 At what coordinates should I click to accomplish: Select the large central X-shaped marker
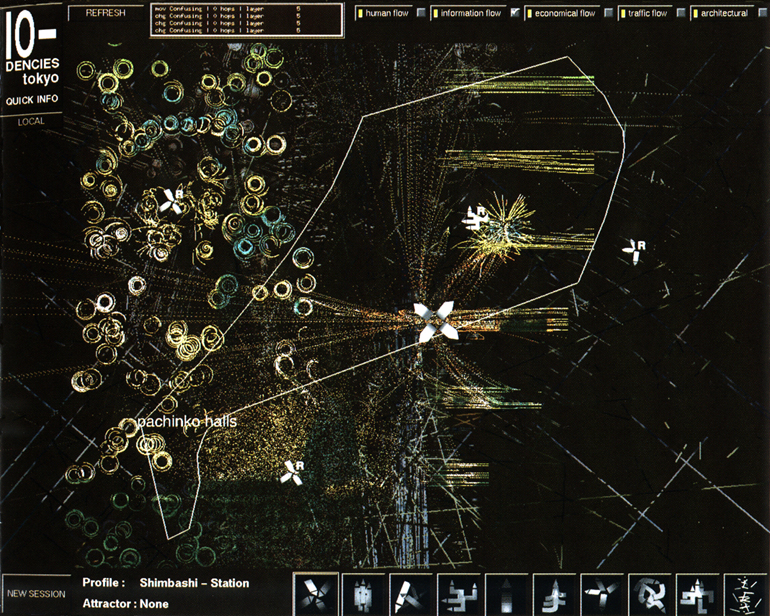(x=435, y=321)
